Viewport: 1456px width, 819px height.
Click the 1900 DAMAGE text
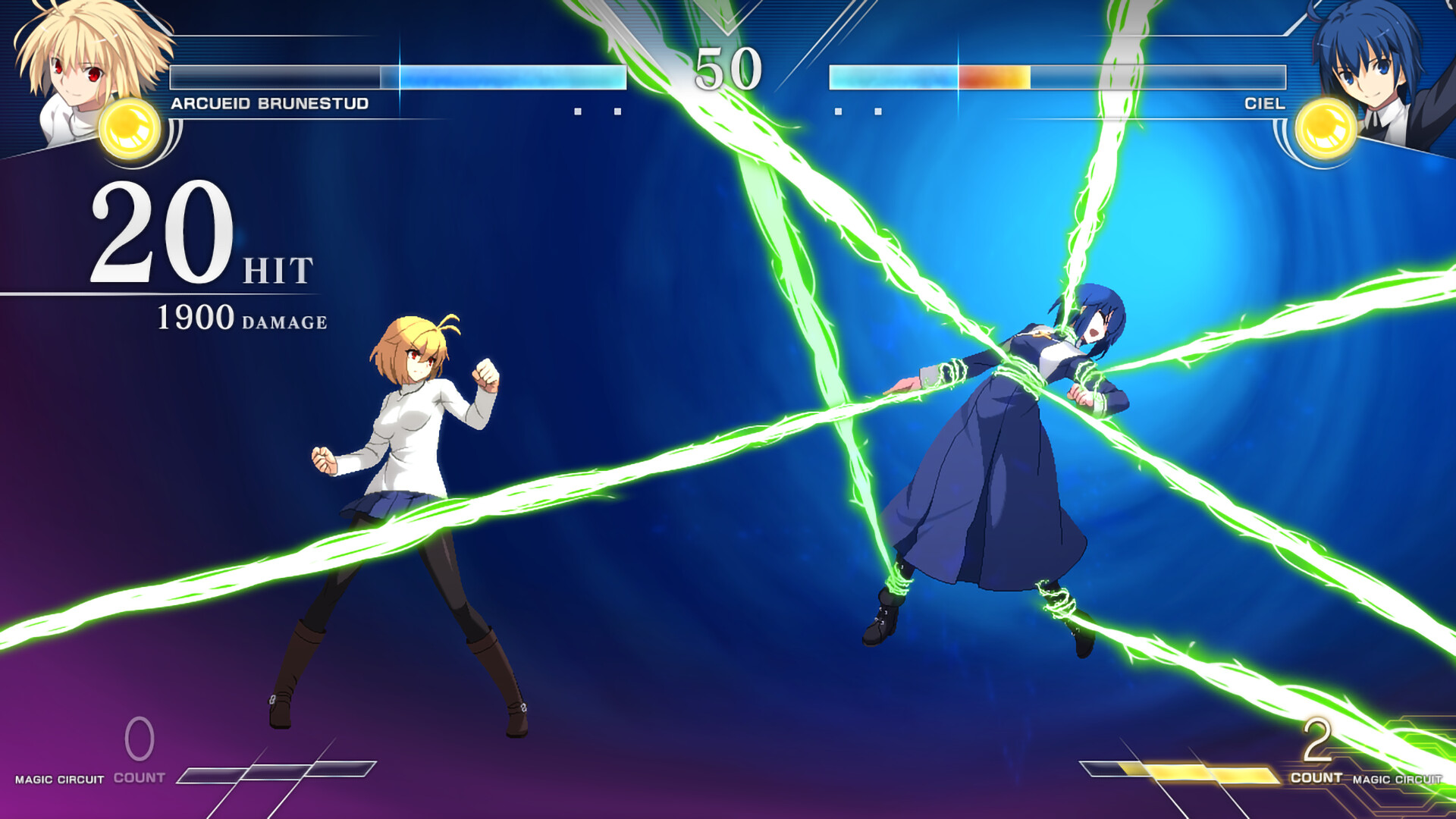[x=241, y=318]
